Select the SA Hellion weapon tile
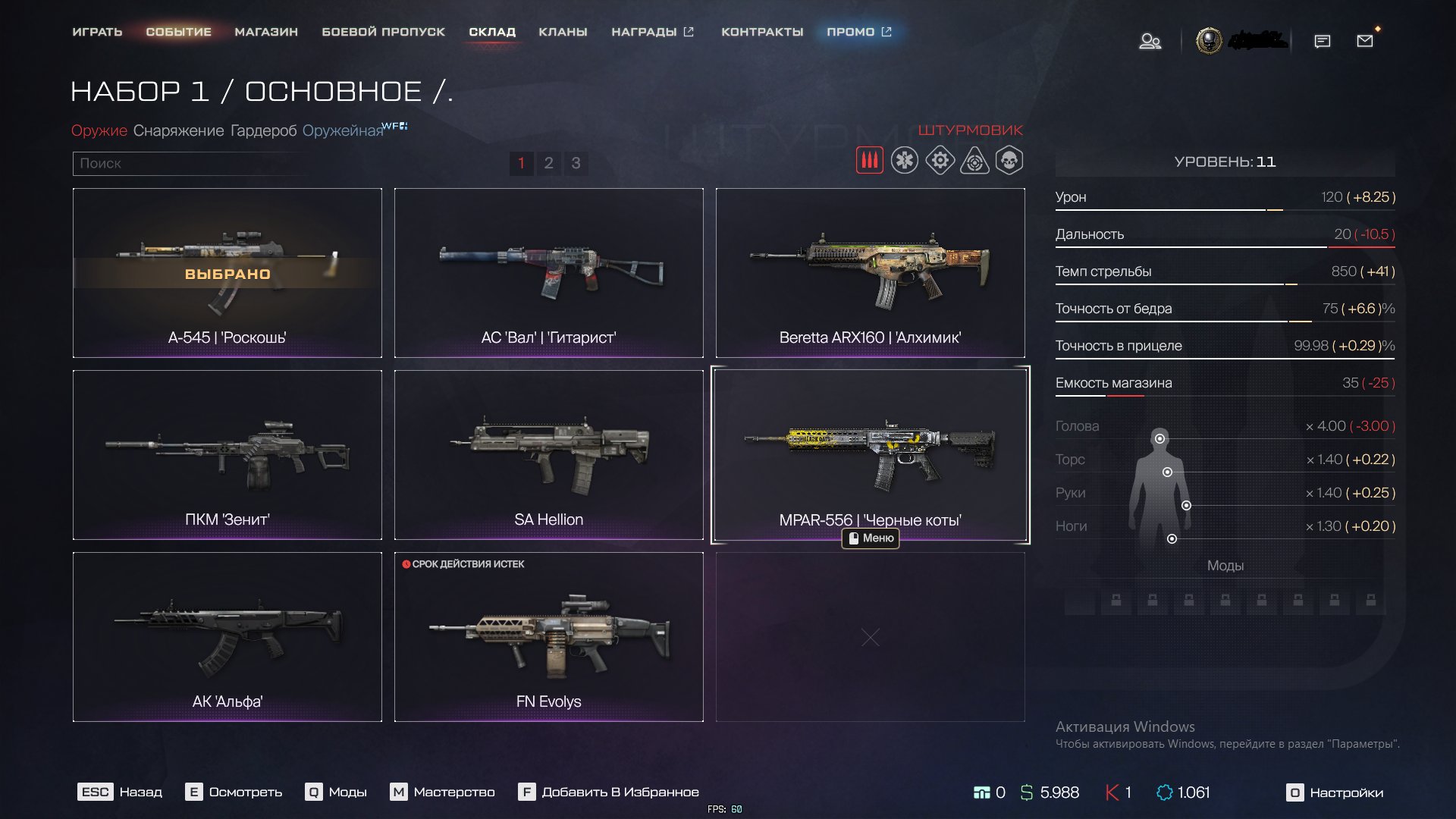The height and width of the screenshot is (819, 1456). pos(548,455)
